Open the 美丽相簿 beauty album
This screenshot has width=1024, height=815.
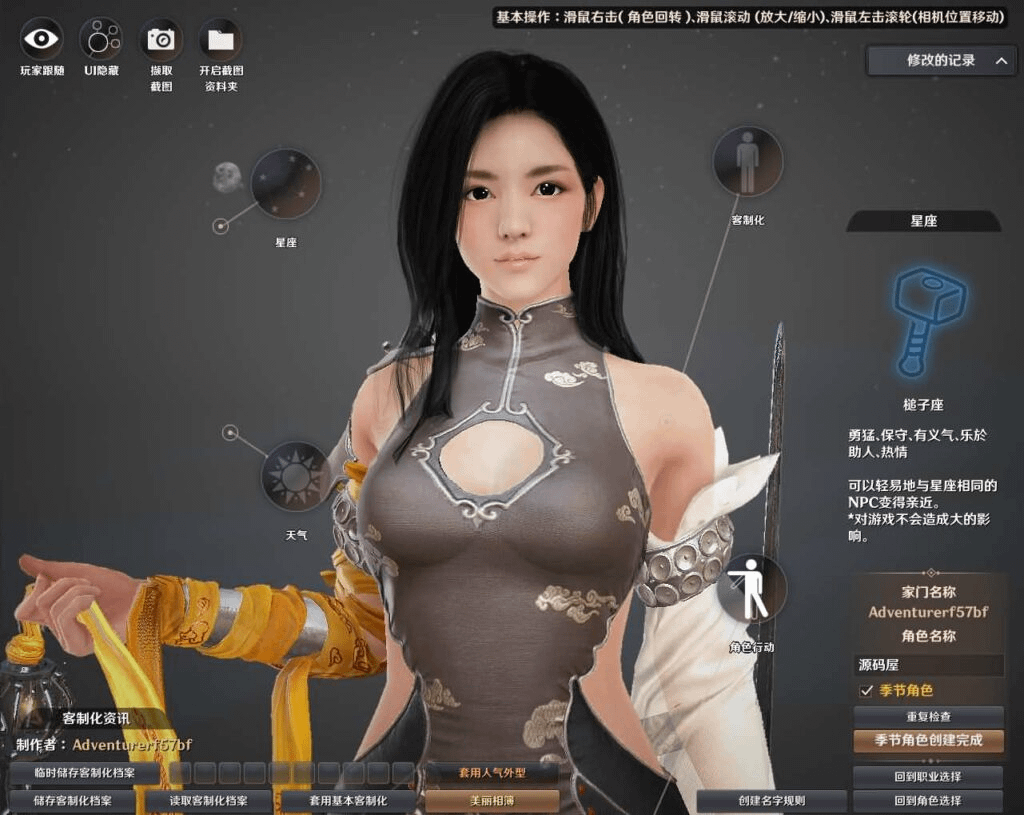click(x=492, y=801)
